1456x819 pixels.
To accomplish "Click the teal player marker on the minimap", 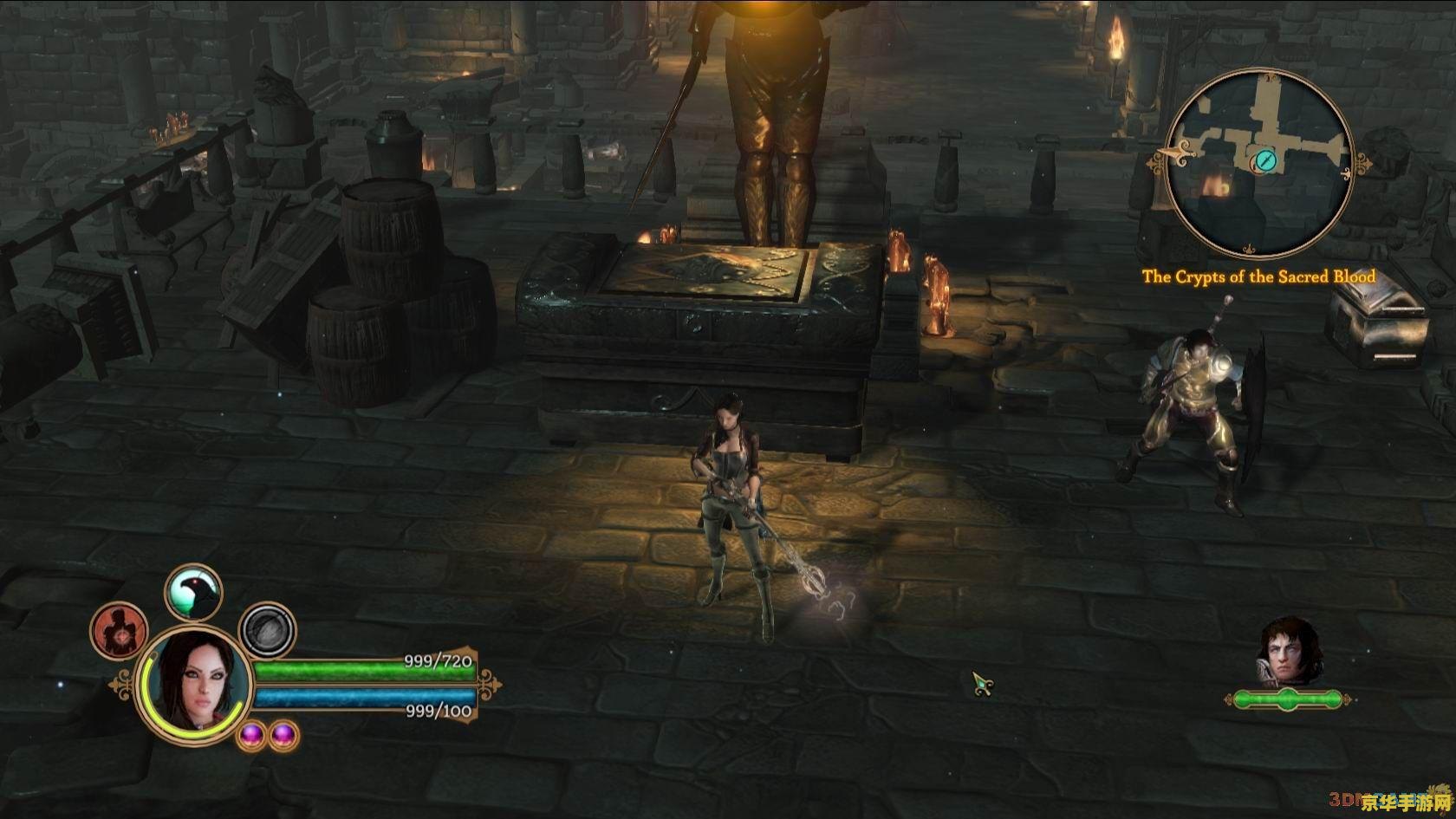I will pos(1264,160).
